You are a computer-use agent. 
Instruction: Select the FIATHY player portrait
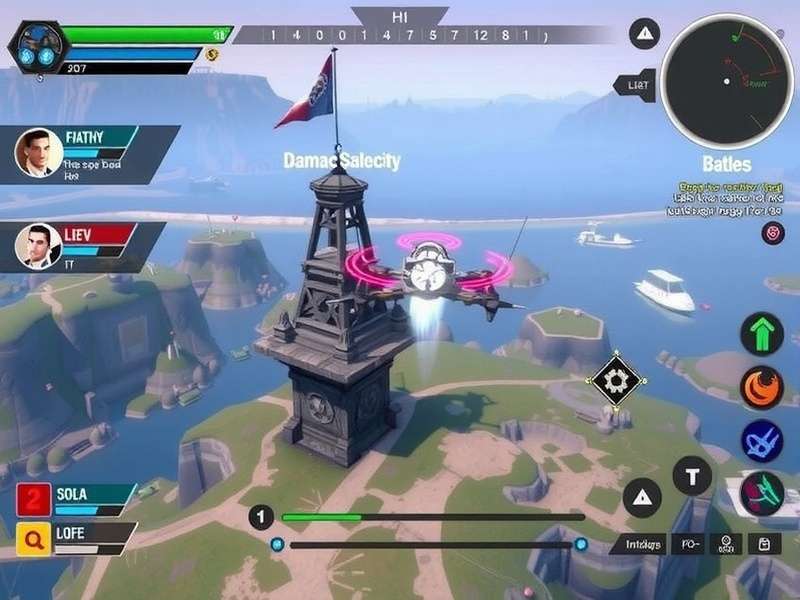(x=38, y=153)
